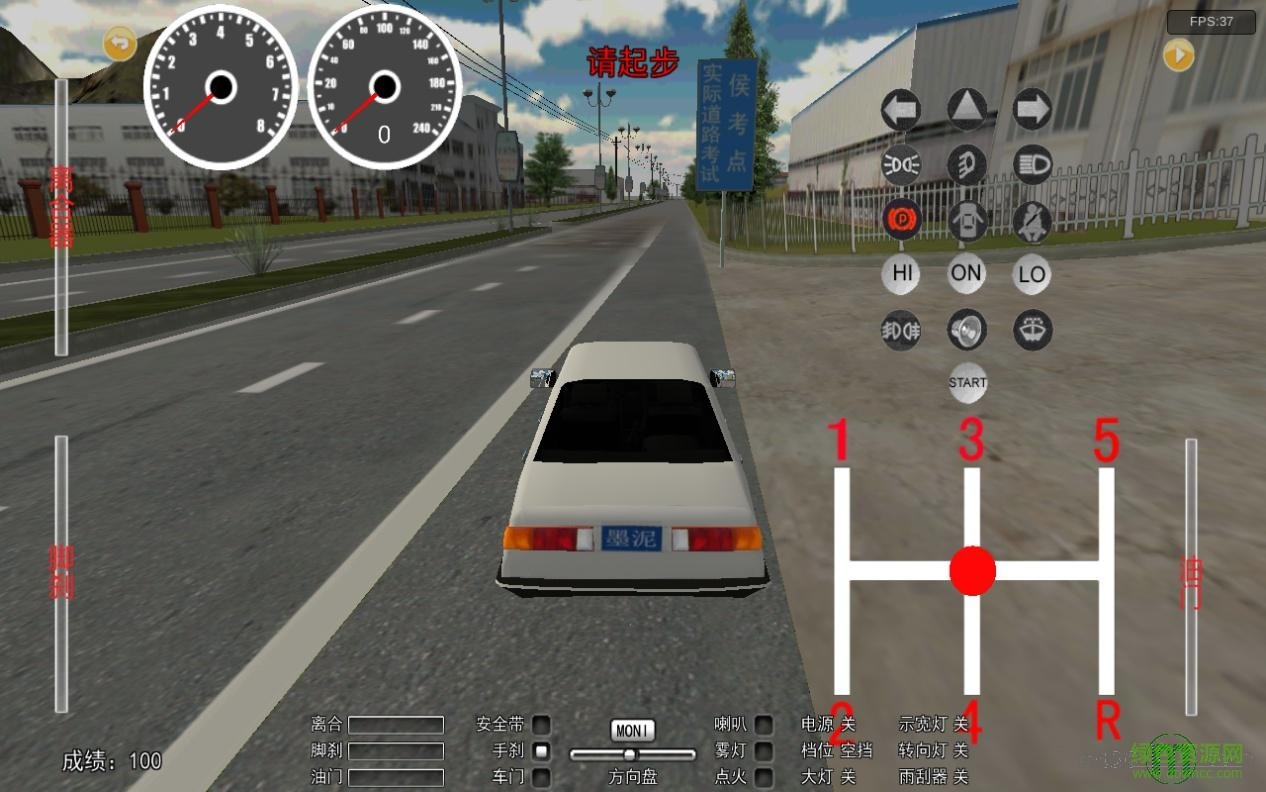This screenshot has height=792, width=1266.
Task: Release the red handbrake P button
Action: (x=901, y=219)
